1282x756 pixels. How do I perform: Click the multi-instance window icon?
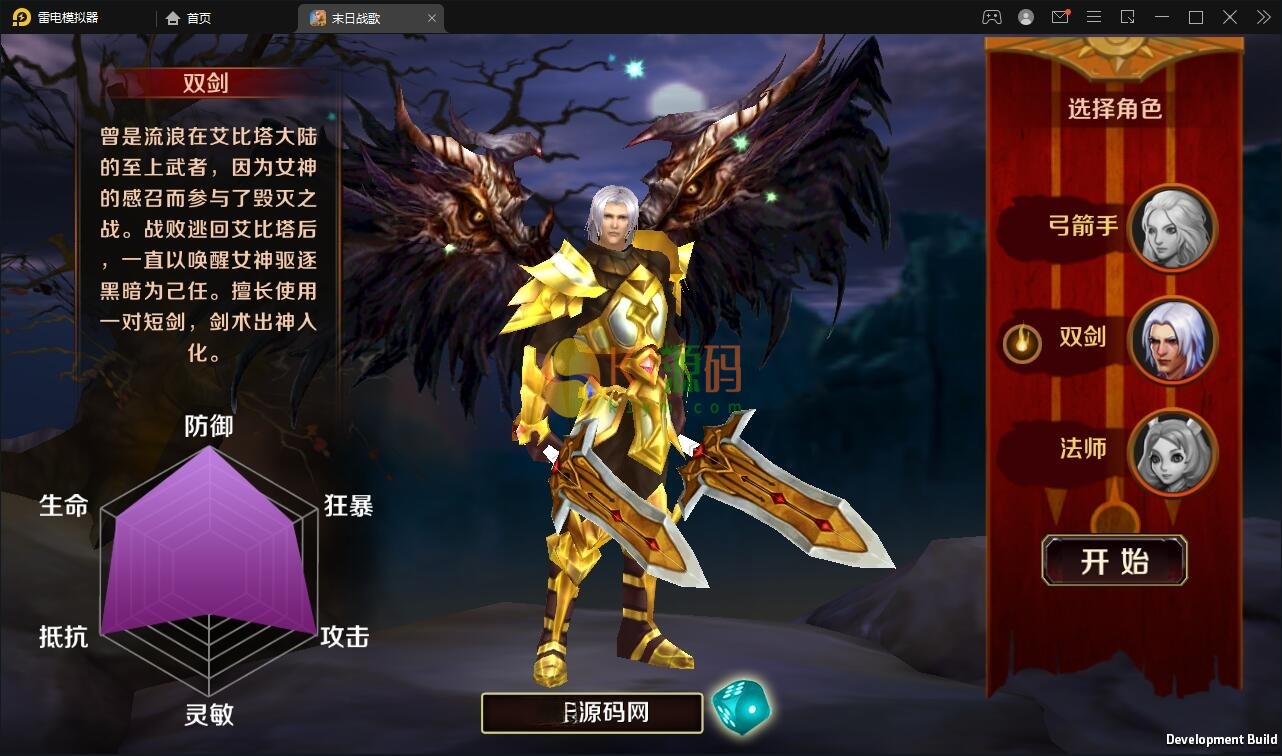click(x=1128, y=17)
